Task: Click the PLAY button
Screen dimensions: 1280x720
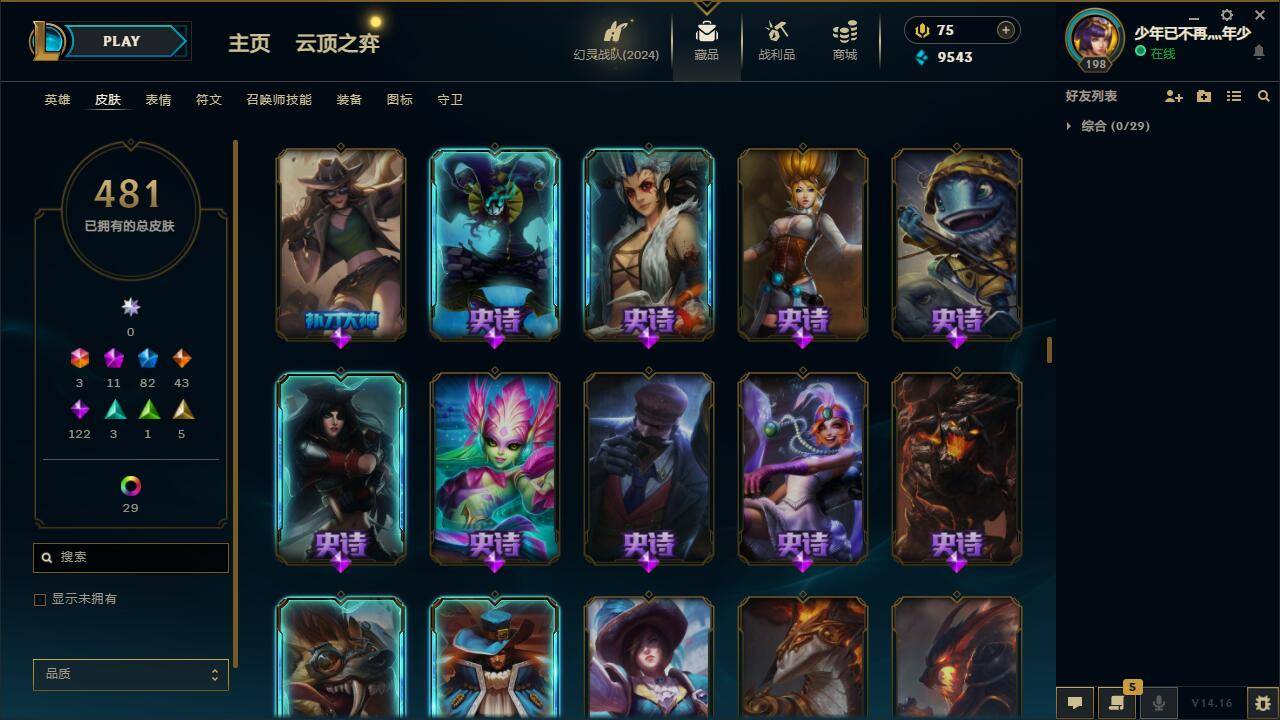Action: [121, 41]
